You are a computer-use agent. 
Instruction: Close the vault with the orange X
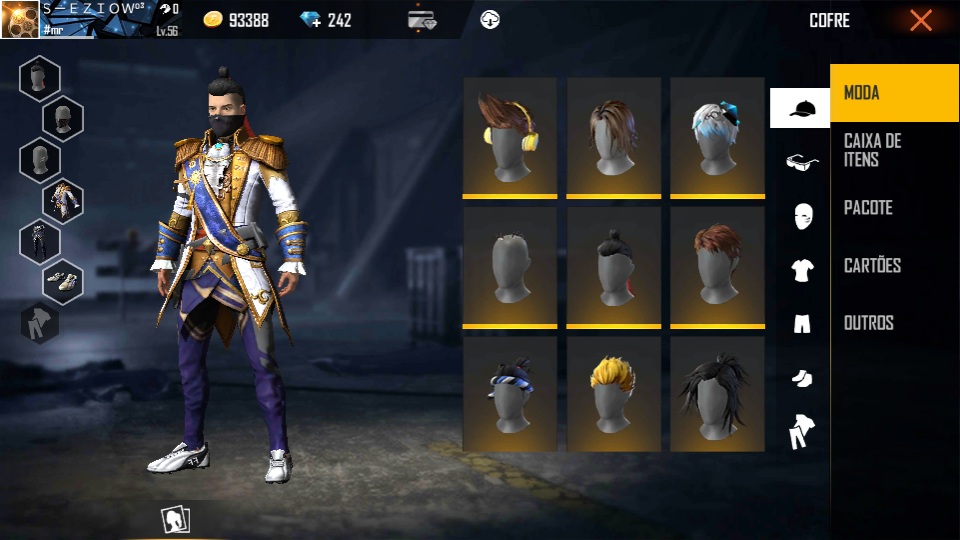[x=920, y=20]
